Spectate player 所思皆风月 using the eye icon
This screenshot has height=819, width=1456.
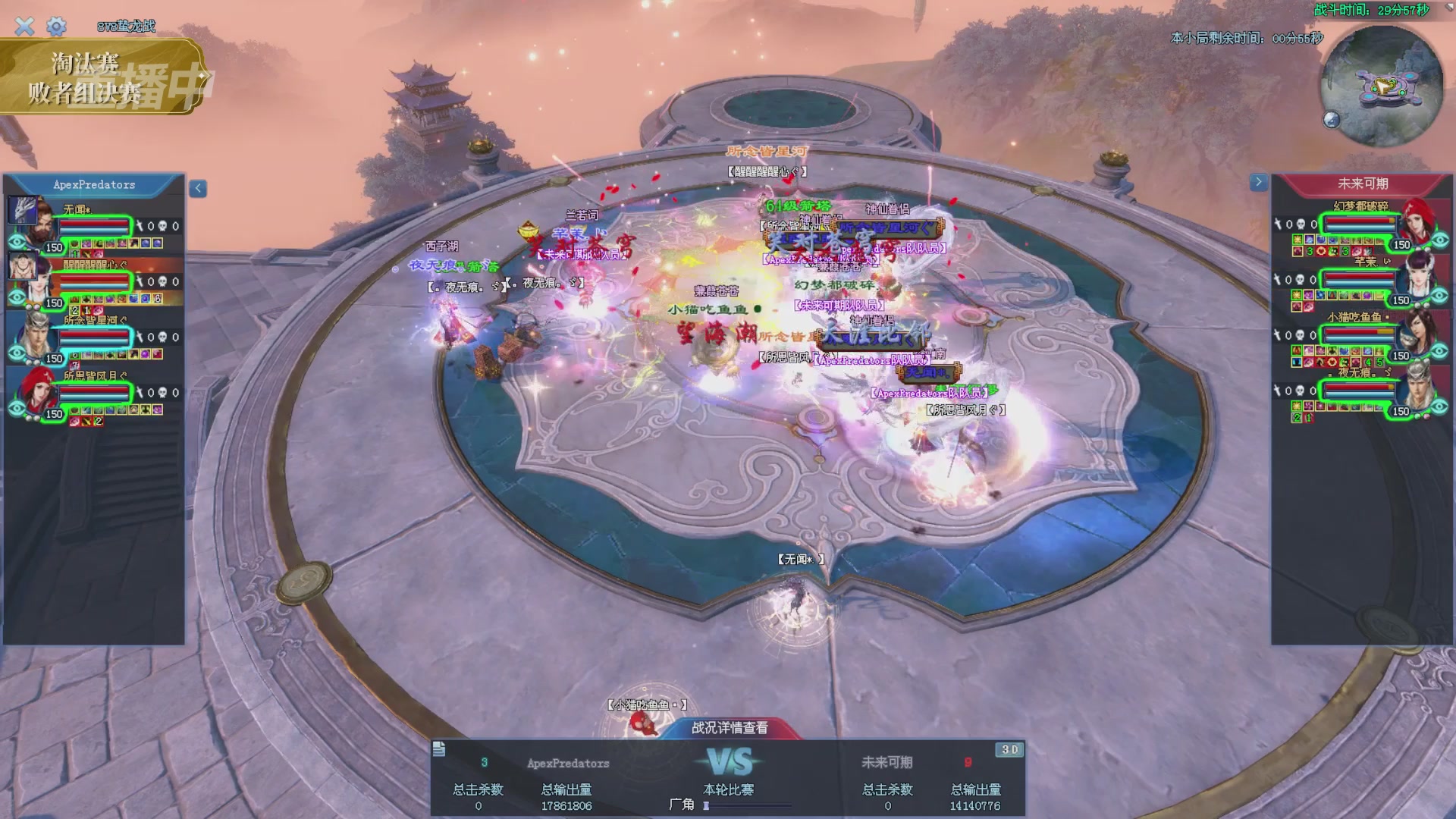(x=17, y=409)
